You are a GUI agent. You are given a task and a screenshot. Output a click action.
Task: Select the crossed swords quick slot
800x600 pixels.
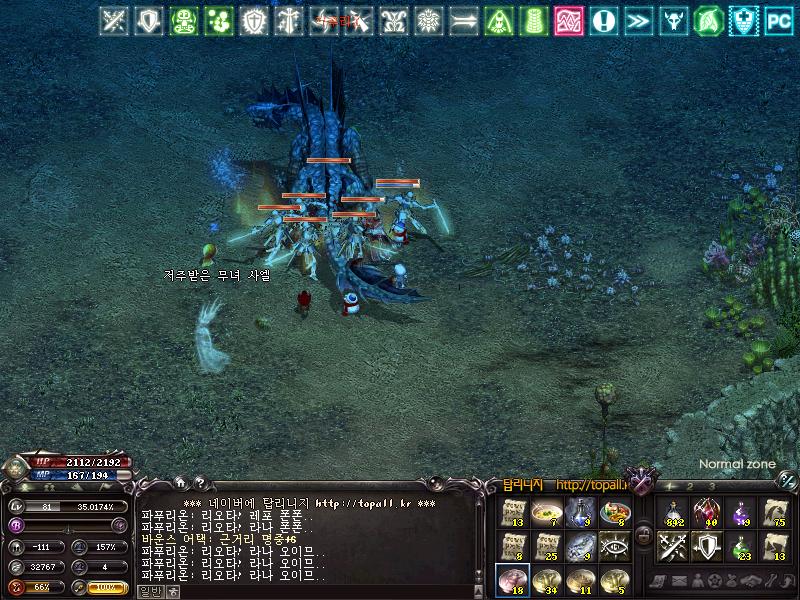tap(672, 546)
